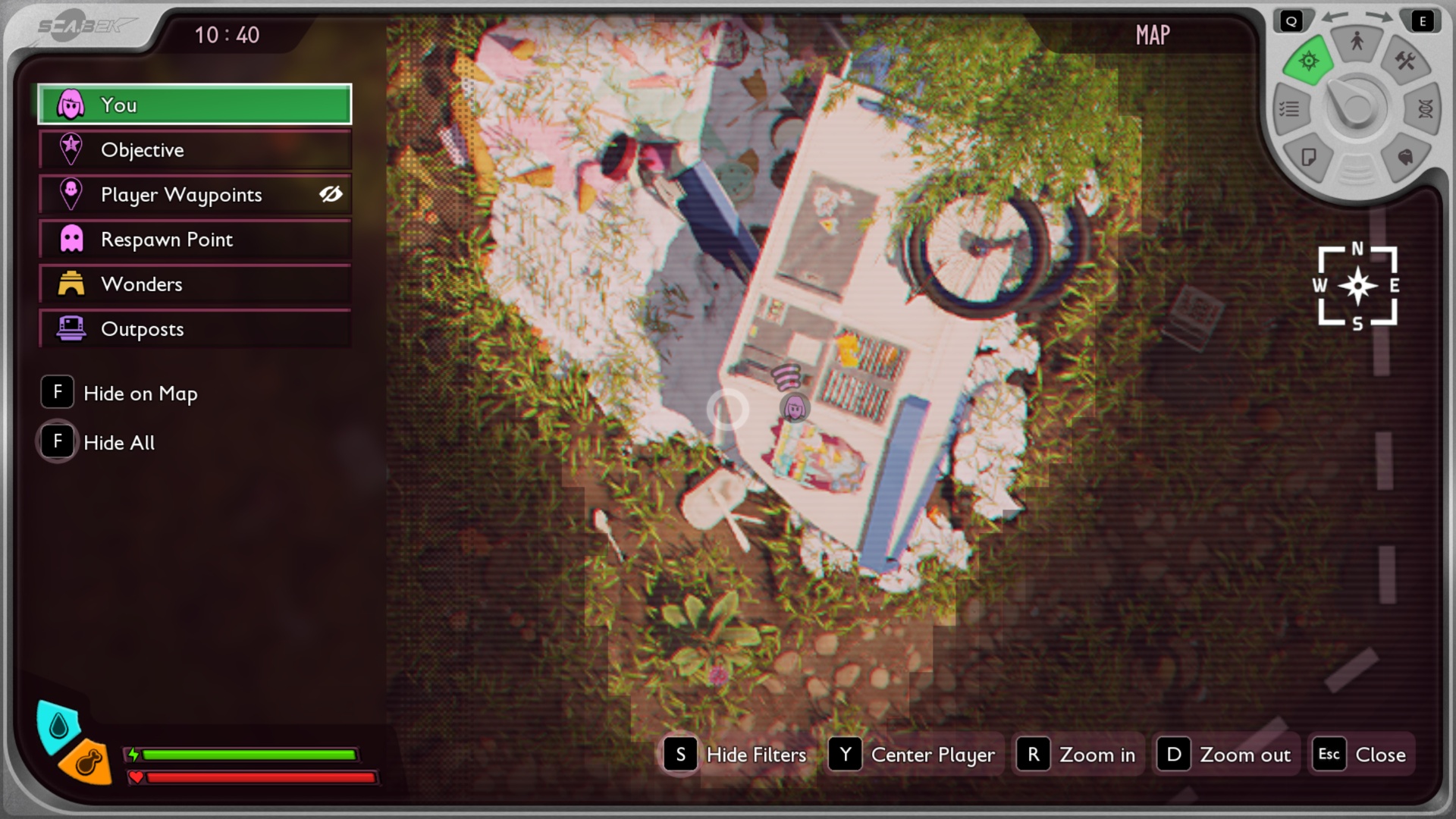Image resolution: width=1456 pixels, height=819 pixels.
Task: Select the Player Waypoints filter row
Action: 182,195
